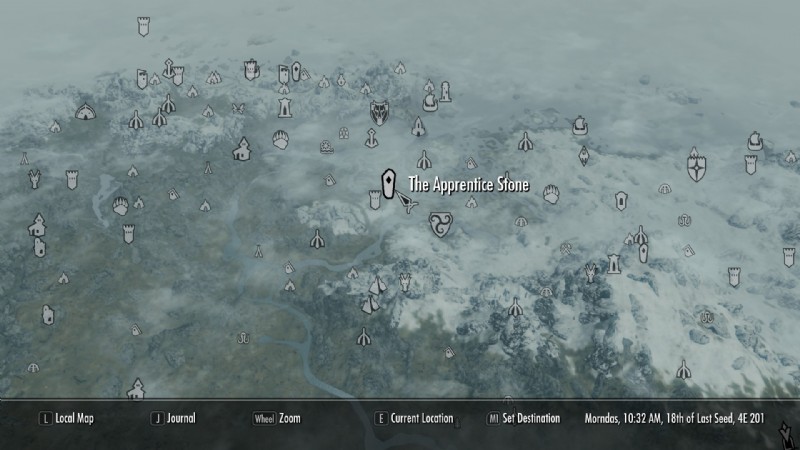Click the butterfly-shaped map marker

(238, 109)
